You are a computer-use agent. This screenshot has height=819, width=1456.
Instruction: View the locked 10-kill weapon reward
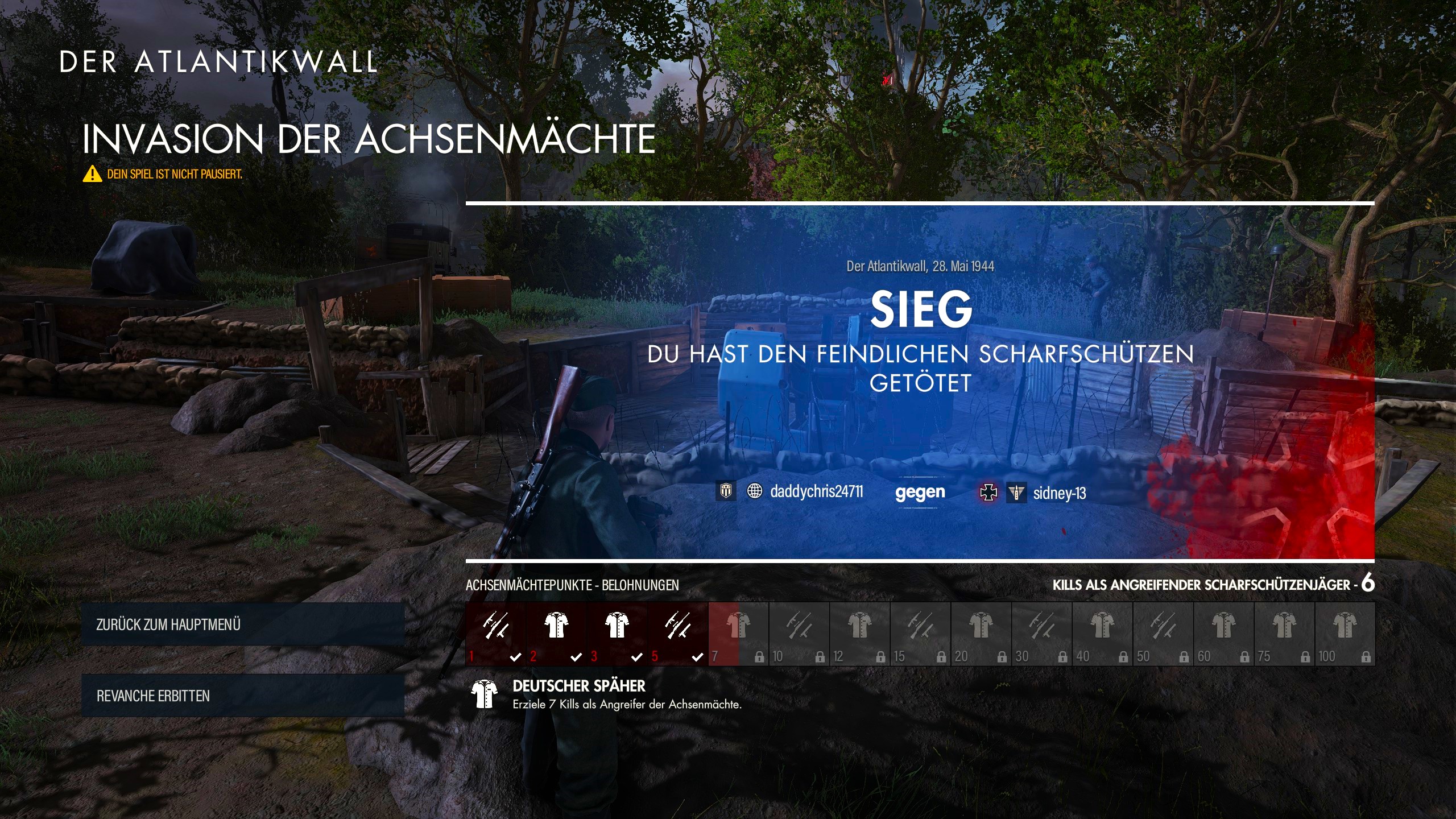coord(799,633)
